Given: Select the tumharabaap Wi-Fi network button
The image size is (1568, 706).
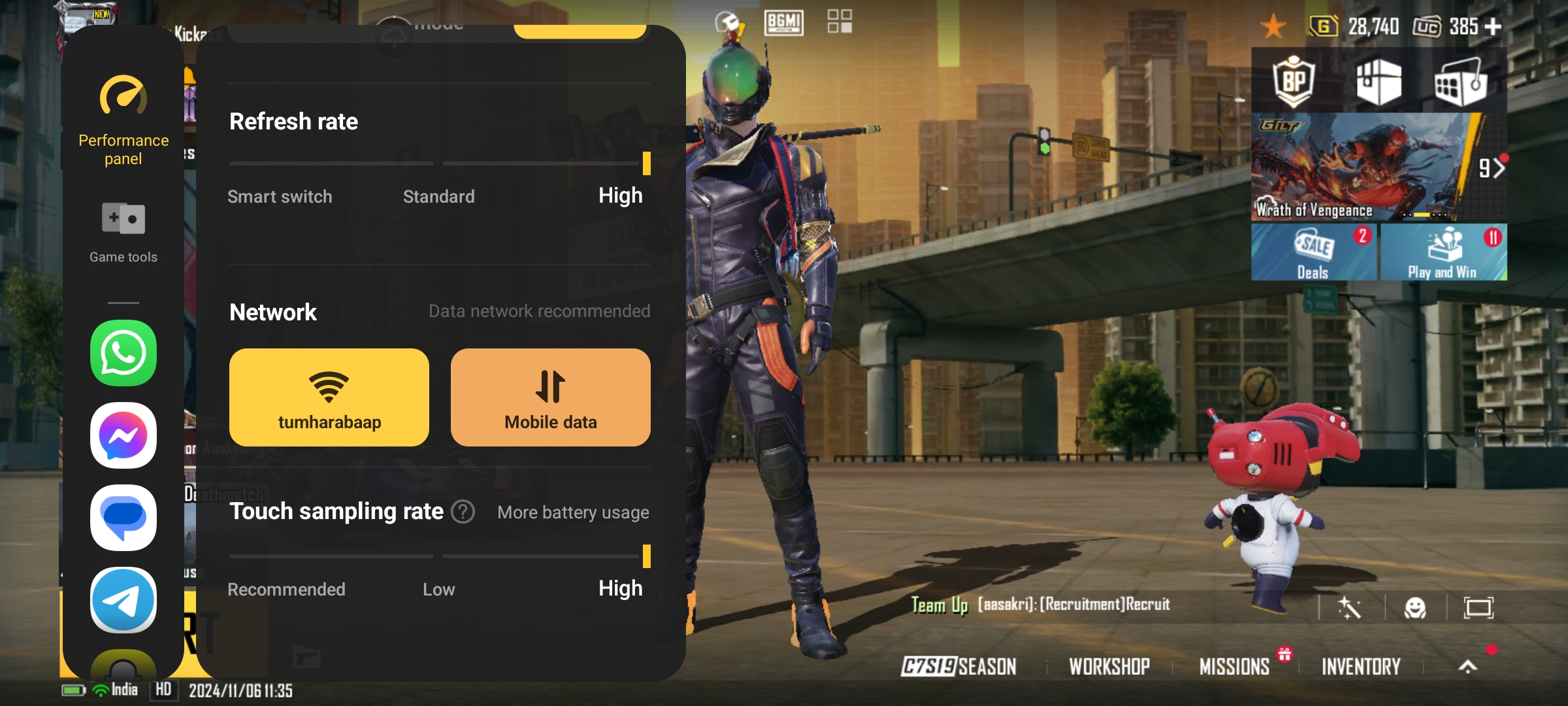Looking at the screenshot, I should click(329, 397).
